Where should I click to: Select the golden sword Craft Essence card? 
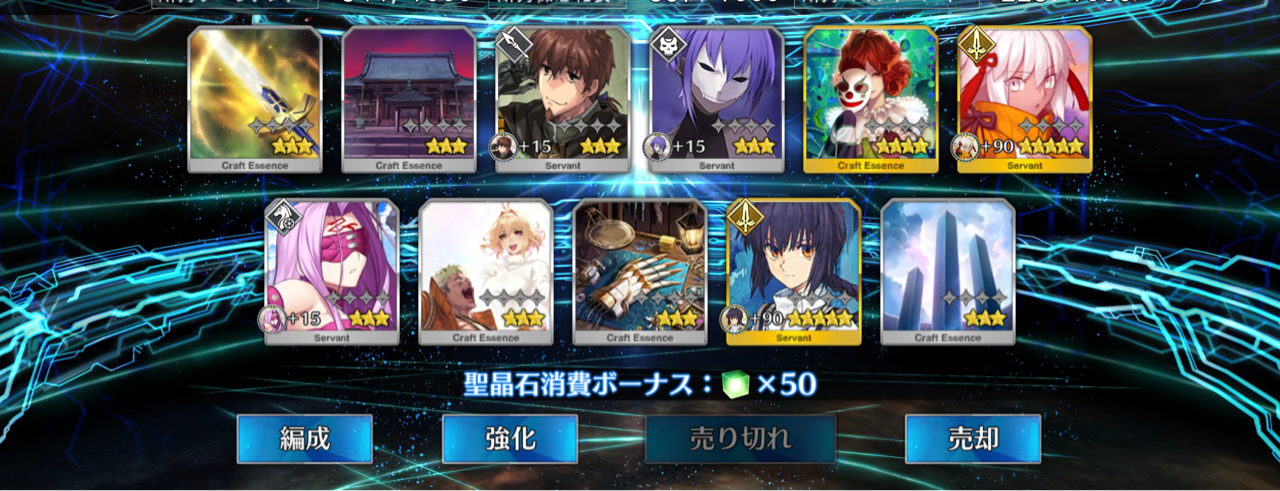[255, 99]
